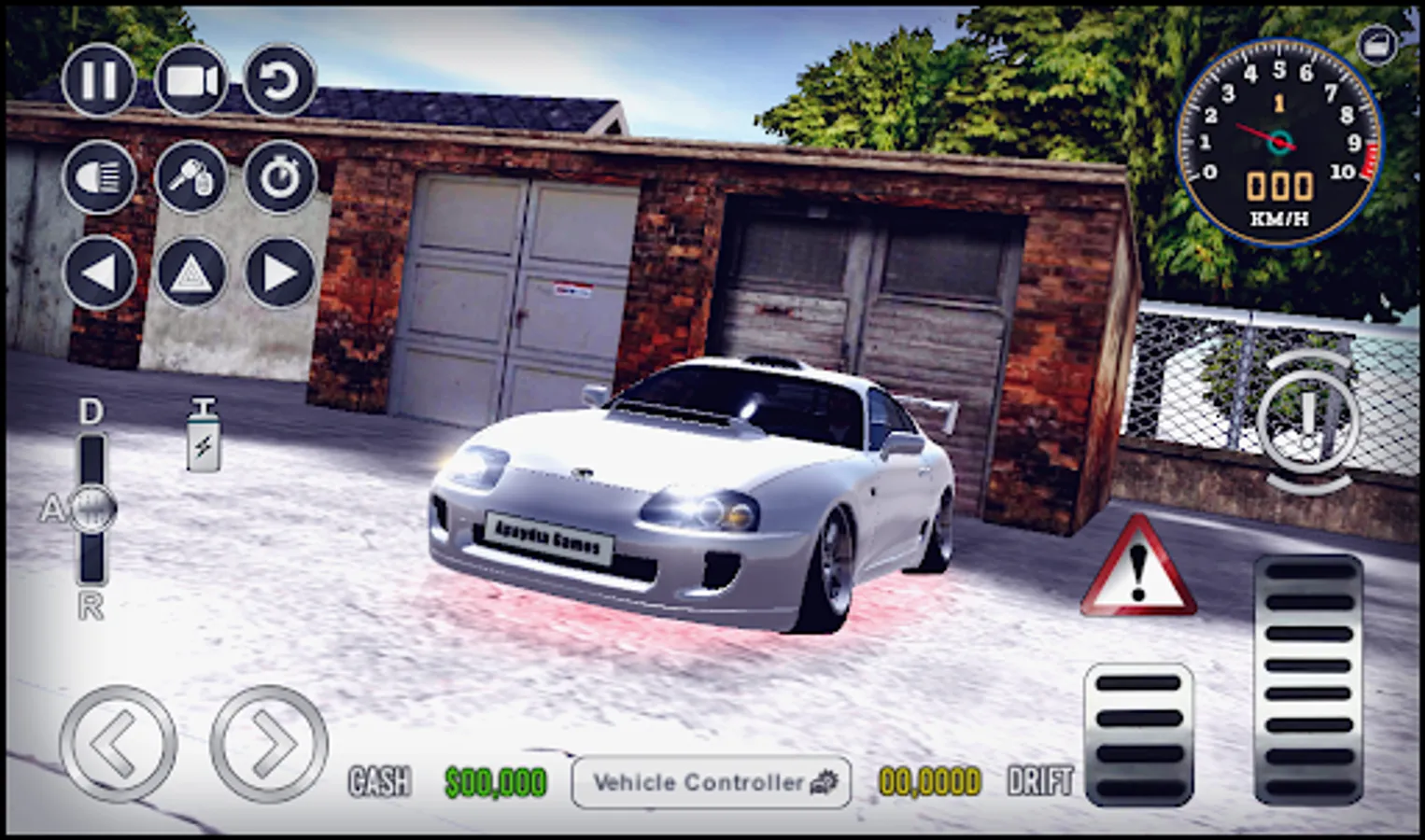Open the camera view switcher

pos(191,82)
